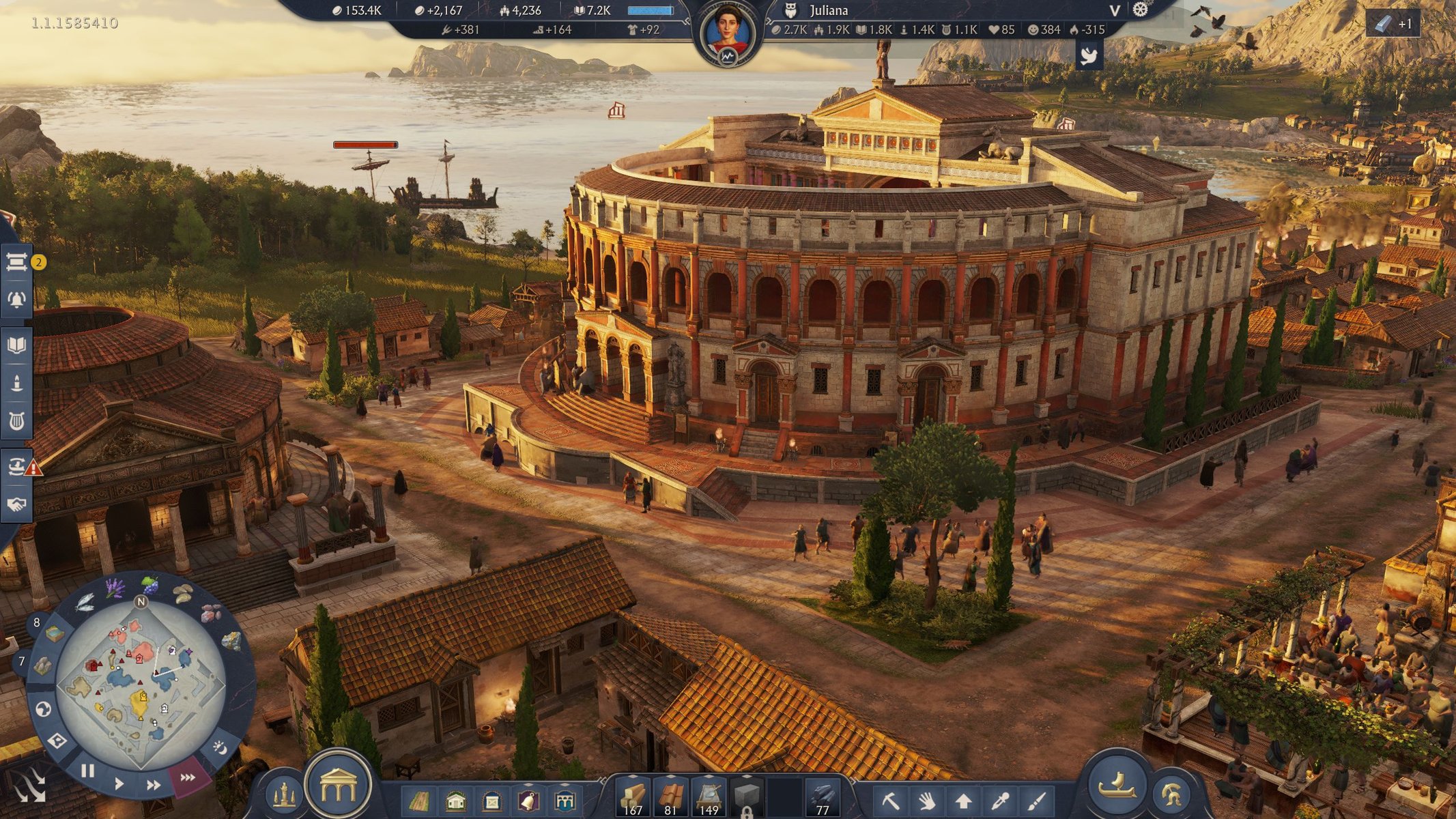This screenshot has width=1456, height=819.
Task: Pause the game speed
Action: pyautogui.click(x=87, y=771)
